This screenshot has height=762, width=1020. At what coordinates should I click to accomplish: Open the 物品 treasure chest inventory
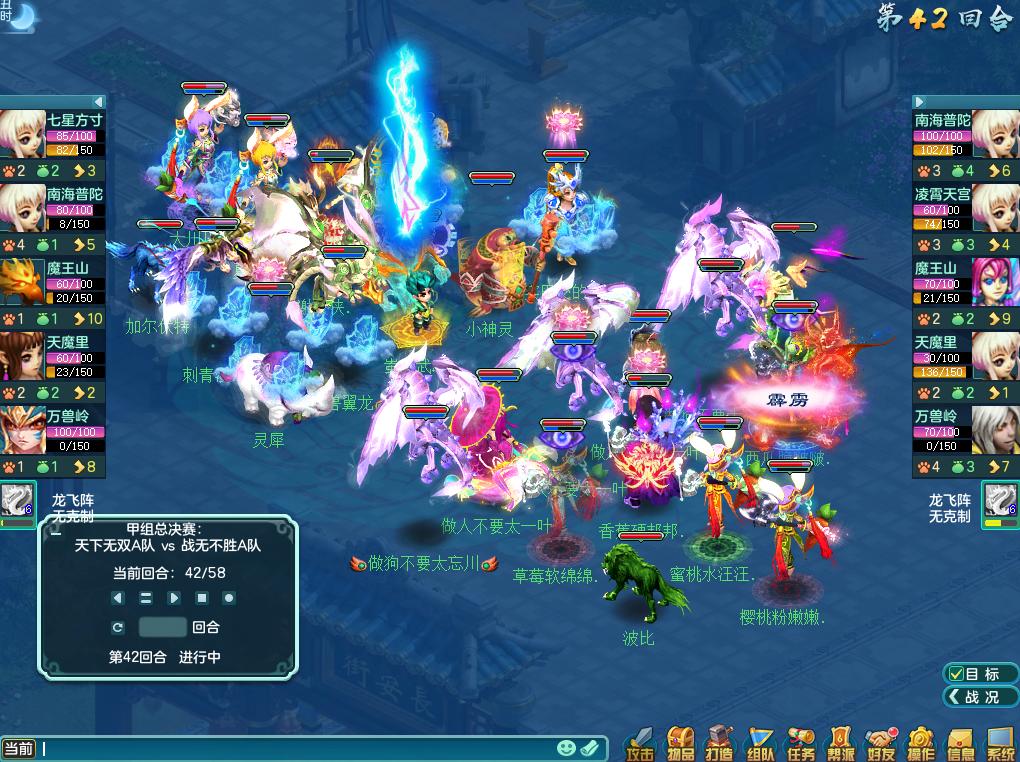681,743
